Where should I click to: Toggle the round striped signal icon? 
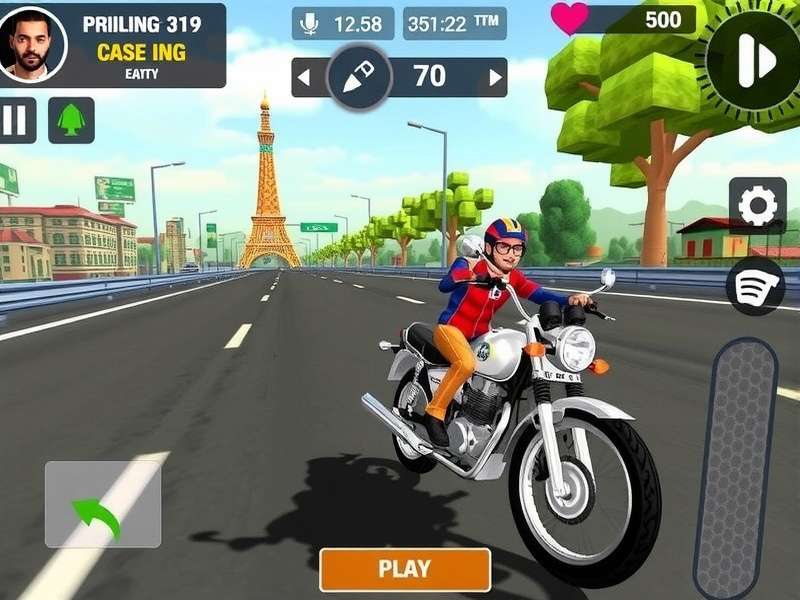pos(756,285)
